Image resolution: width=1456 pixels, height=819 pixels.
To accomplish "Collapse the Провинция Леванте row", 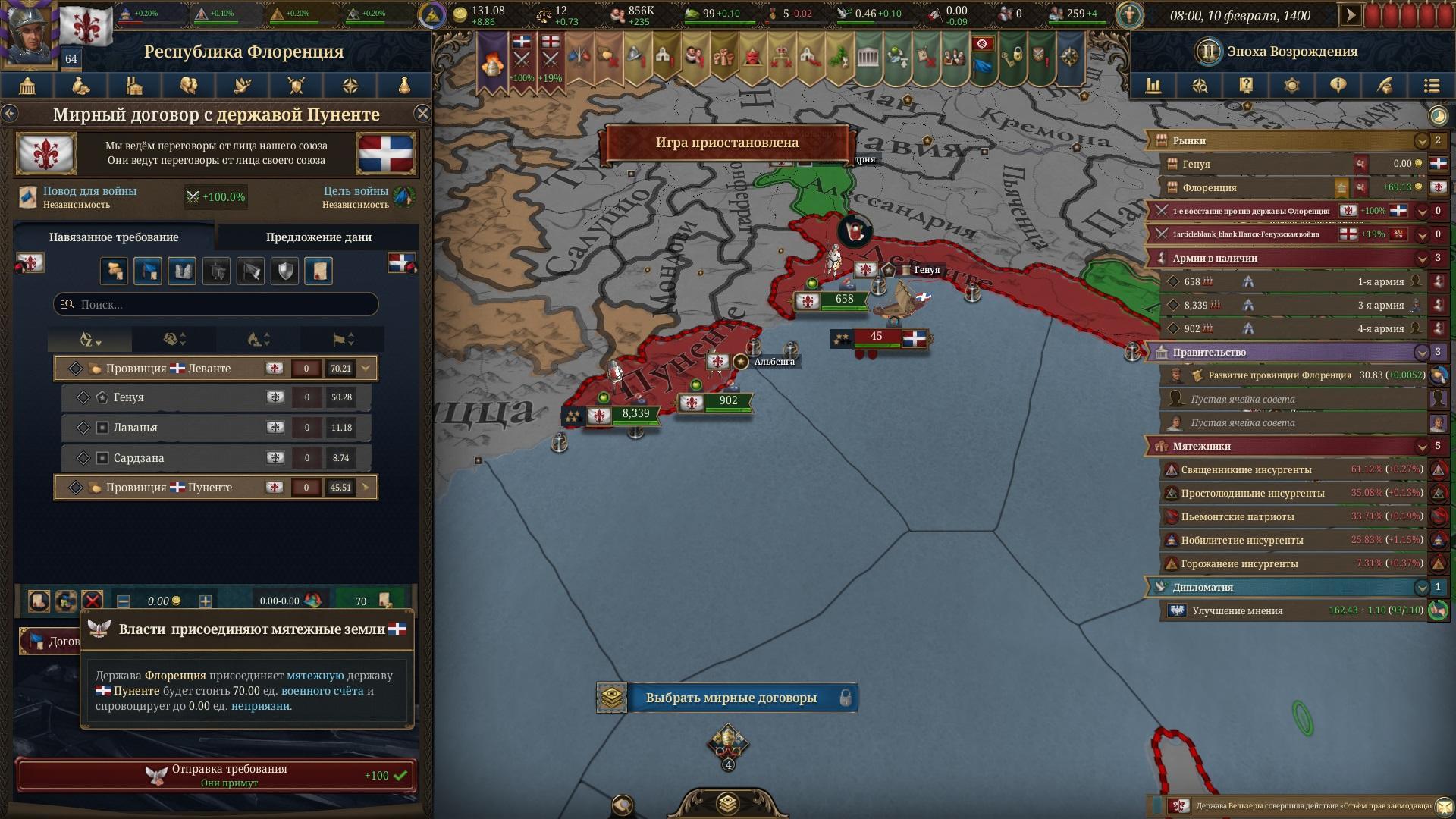I will (366, 369).
